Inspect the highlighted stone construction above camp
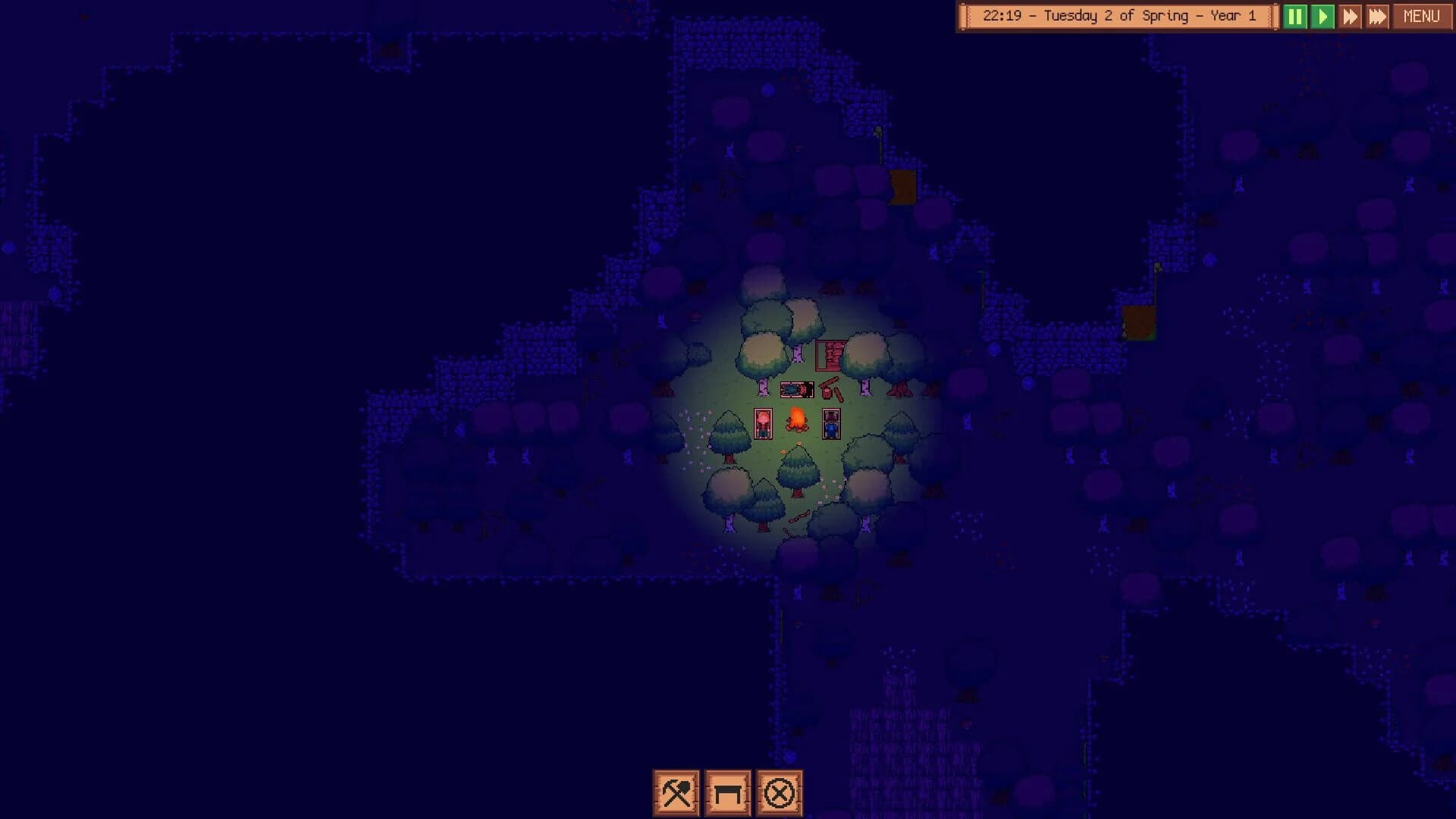This screenshot has width=1456, height=819. coord(830,355)
